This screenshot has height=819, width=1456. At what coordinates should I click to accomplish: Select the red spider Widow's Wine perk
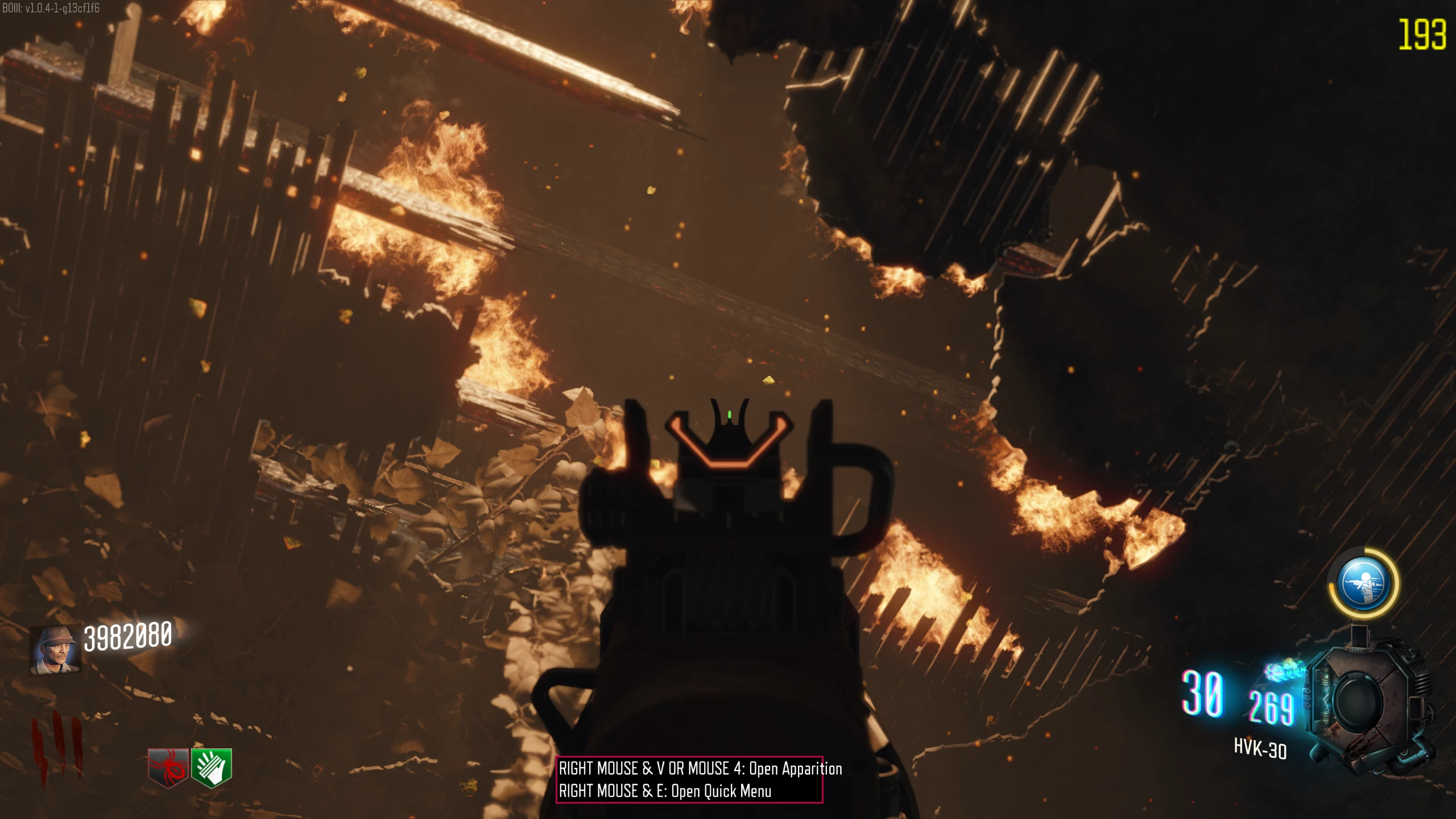tap(168, 767)
